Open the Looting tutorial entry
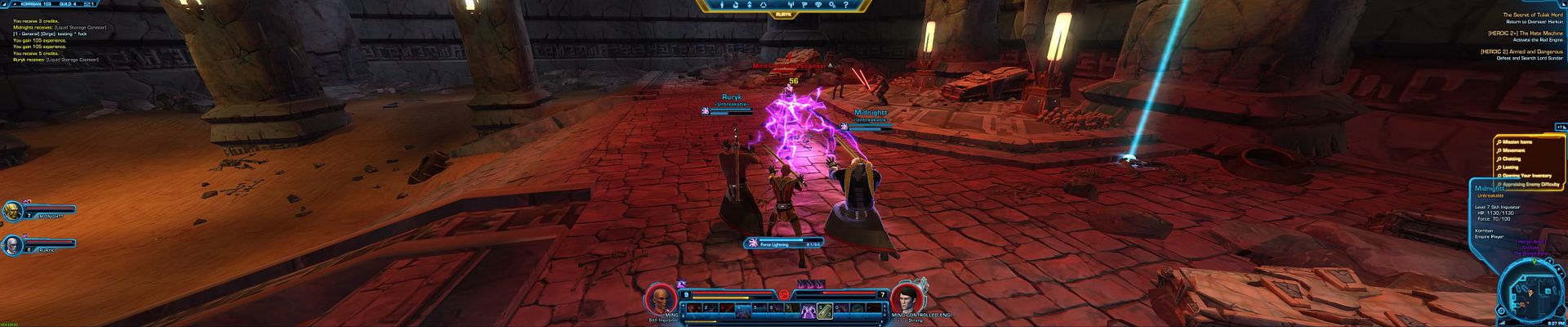1568x327 pixels. coord(1511,167)
